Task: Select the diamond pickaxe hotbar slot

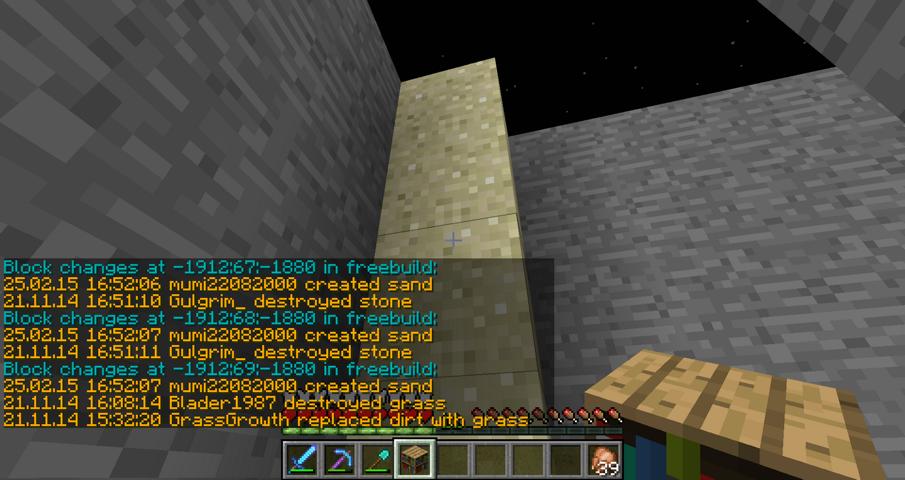Action: (340, 459)
